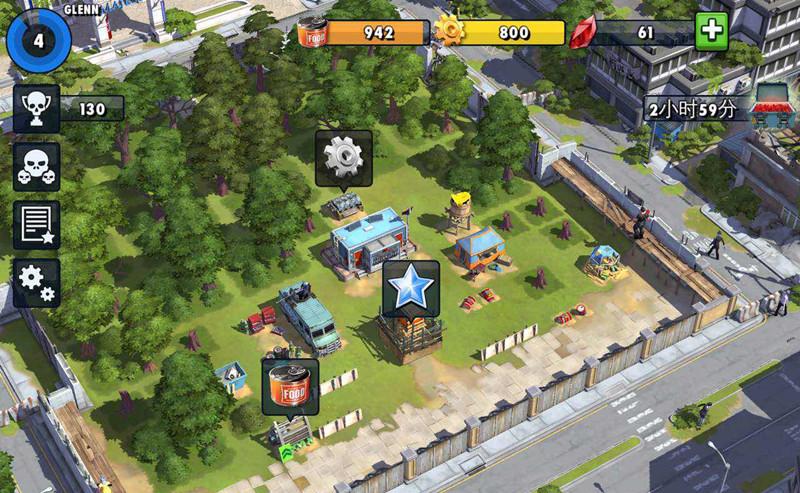Open the three-skulls menu button
This screenshot has width=800, height=493.
pyautogui.click(x=36, y=166)
